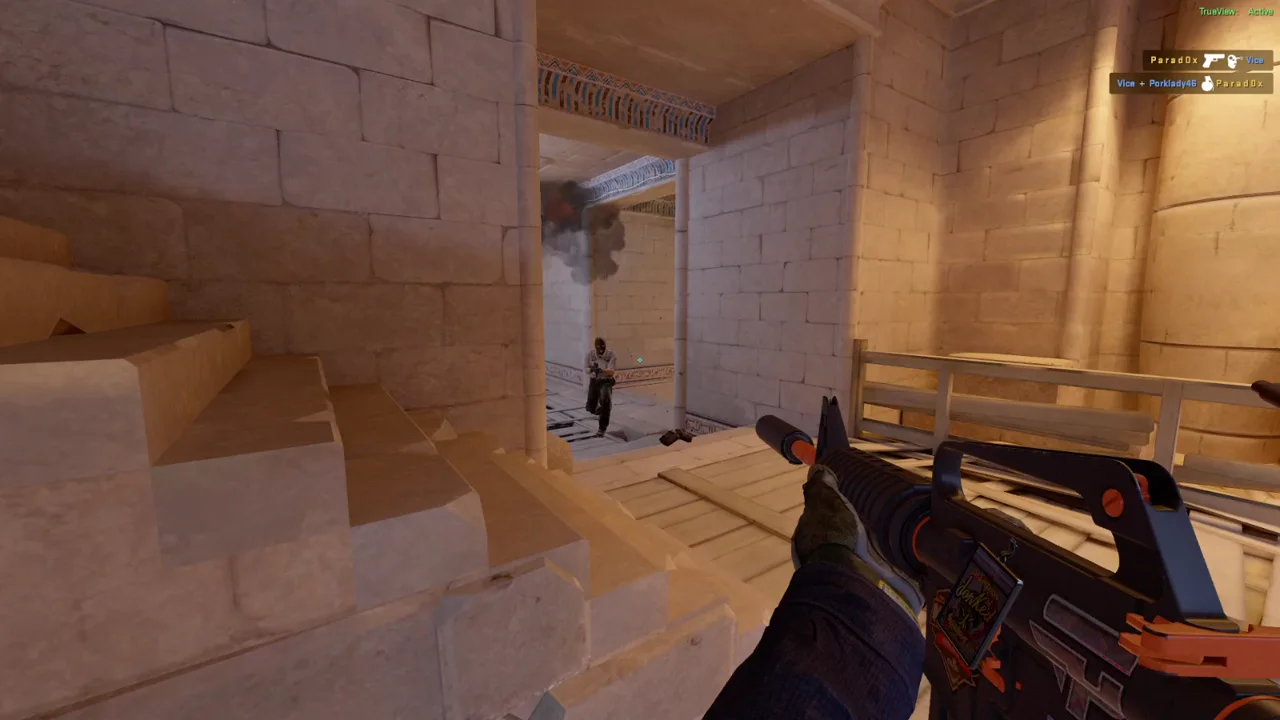This screenshot has width=1280, height=720.
Task: Select the Parad0x pistol headshot kill feed entry
Action: pos(1206,61)
